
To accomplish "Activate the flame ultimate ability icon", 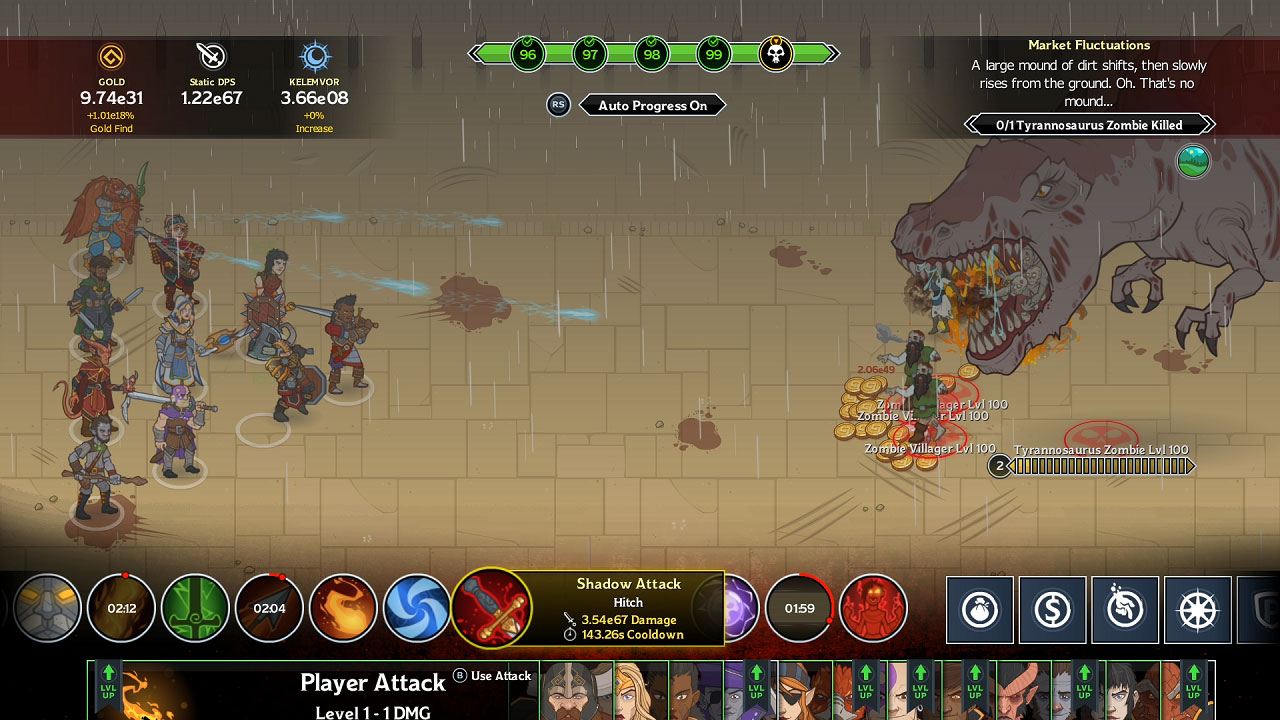I will [344, 608].
